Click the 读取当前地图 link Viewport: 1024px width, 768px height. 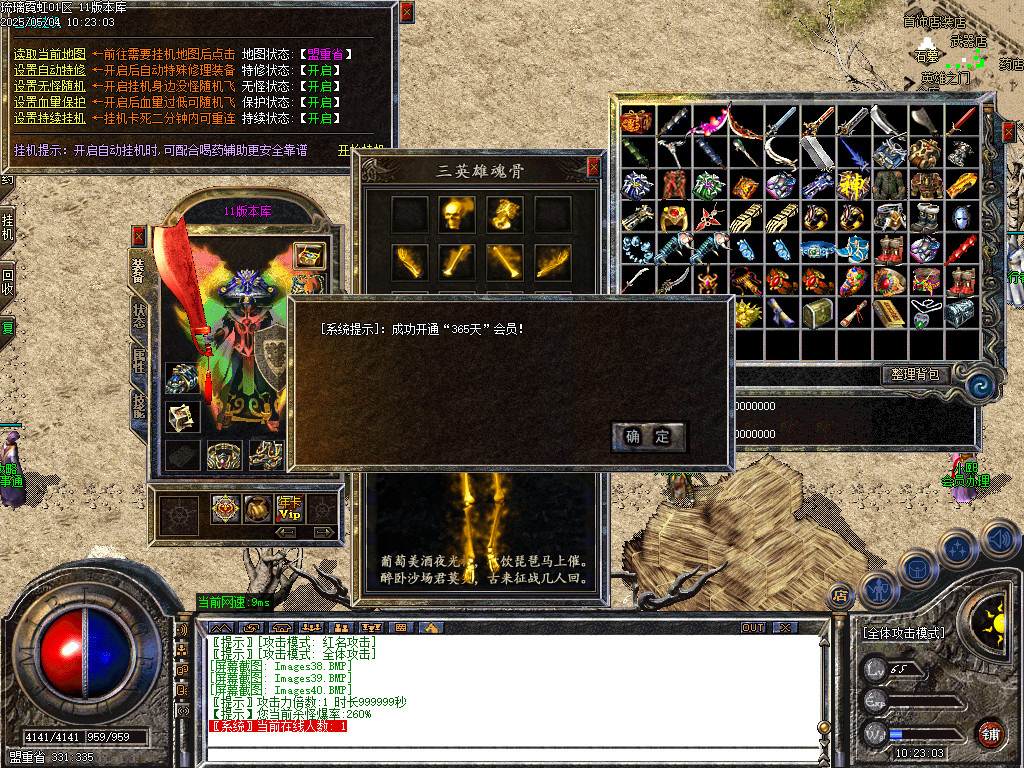(49, 54)
